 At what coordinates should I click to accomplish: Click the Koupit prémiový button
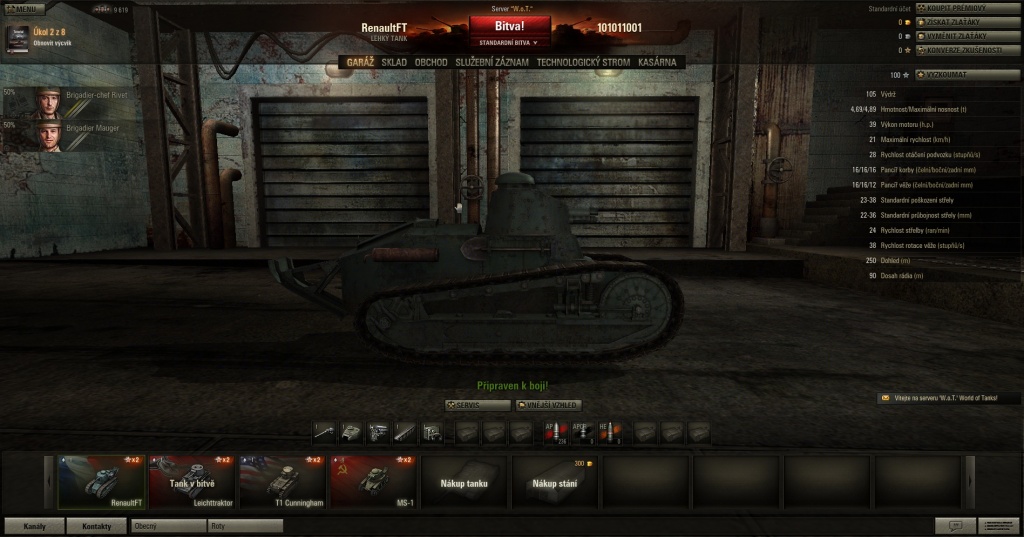pyautogui.click(x=967, y=8)
